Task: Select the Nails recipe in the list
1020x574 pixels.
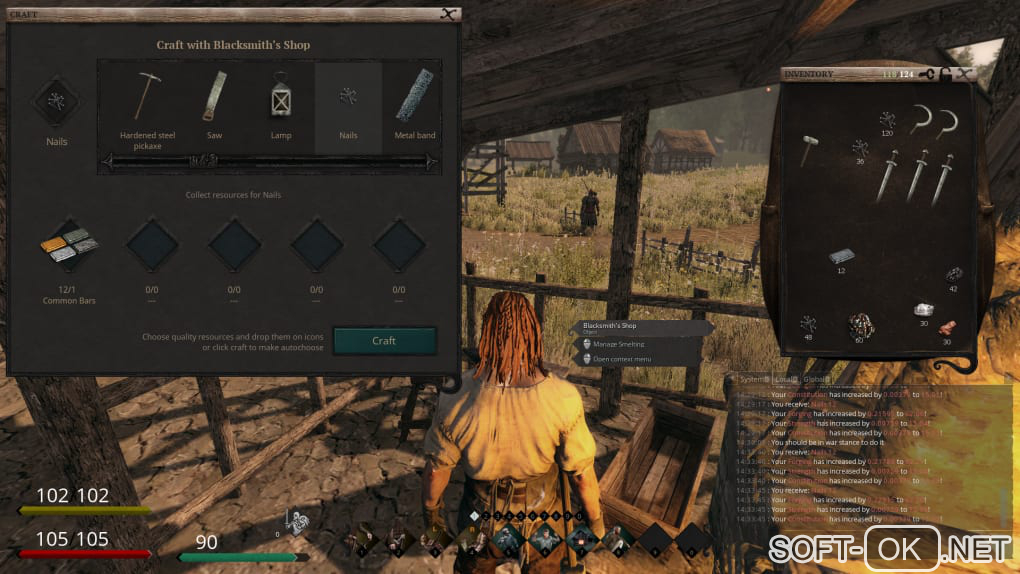Action: point(348,104)
